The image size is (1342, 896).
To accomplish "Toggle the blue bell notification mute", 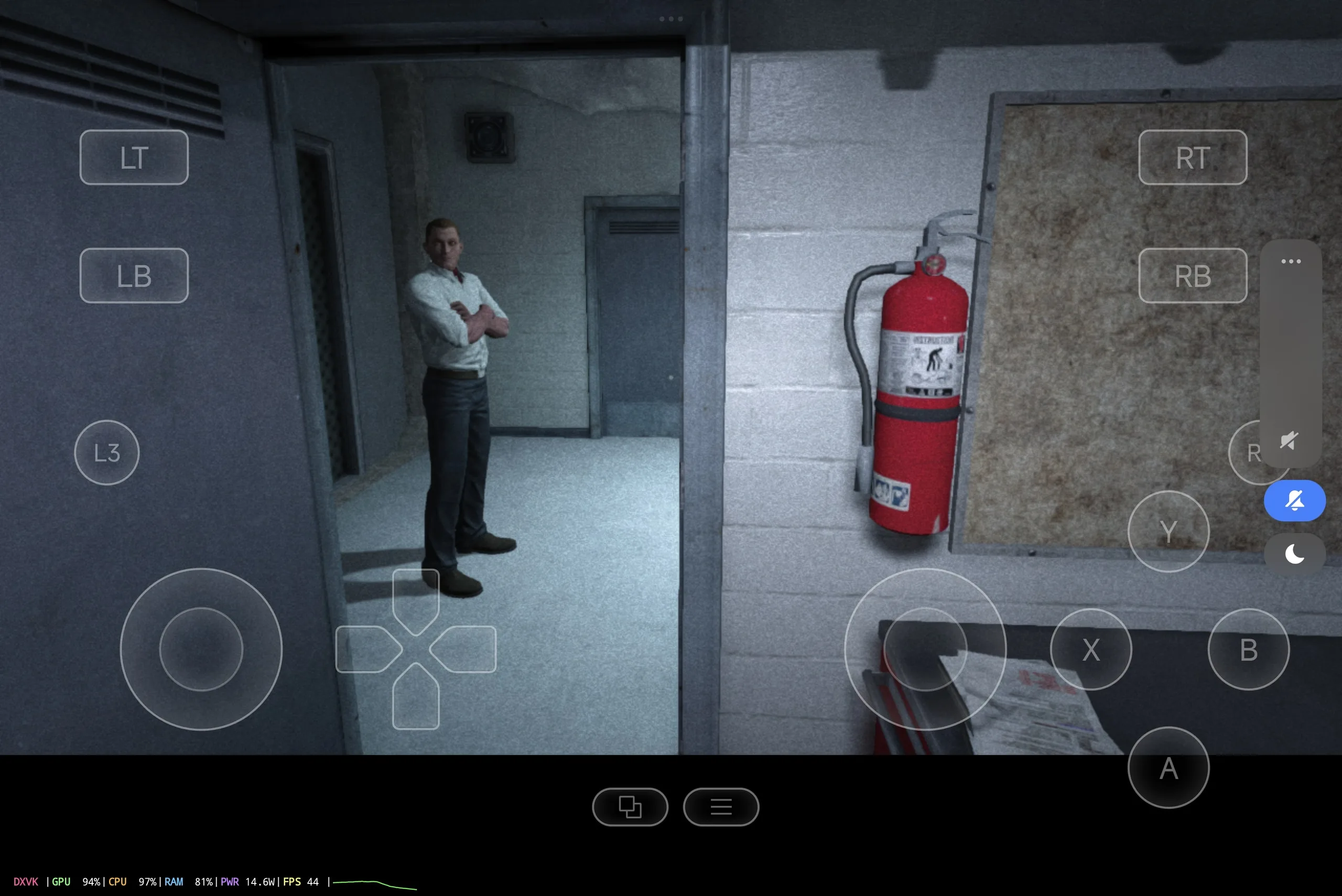I will (1295, 501).
